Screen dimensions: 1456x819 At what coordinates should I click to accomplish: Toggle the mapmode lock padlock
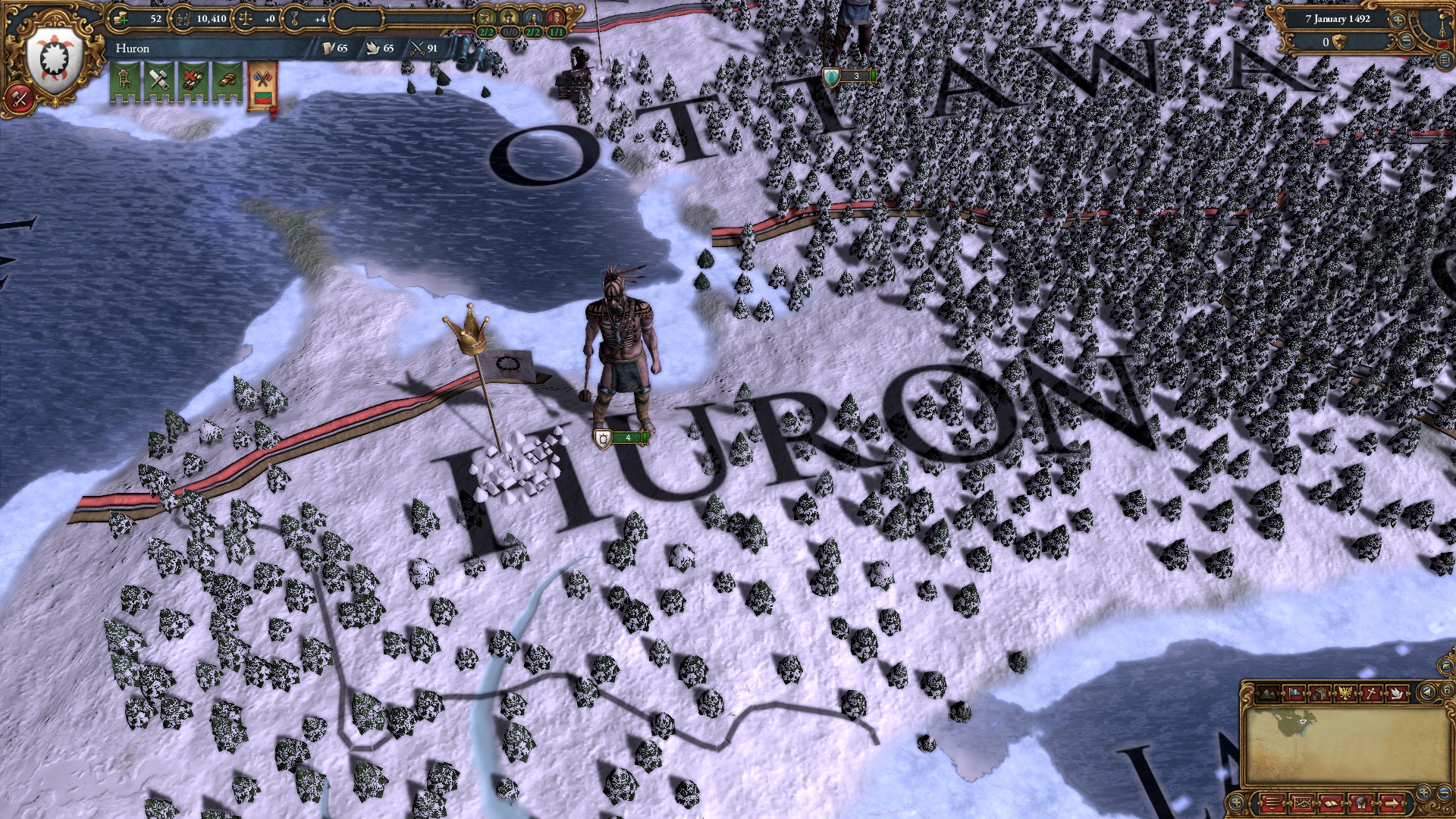pos(1447,692)
